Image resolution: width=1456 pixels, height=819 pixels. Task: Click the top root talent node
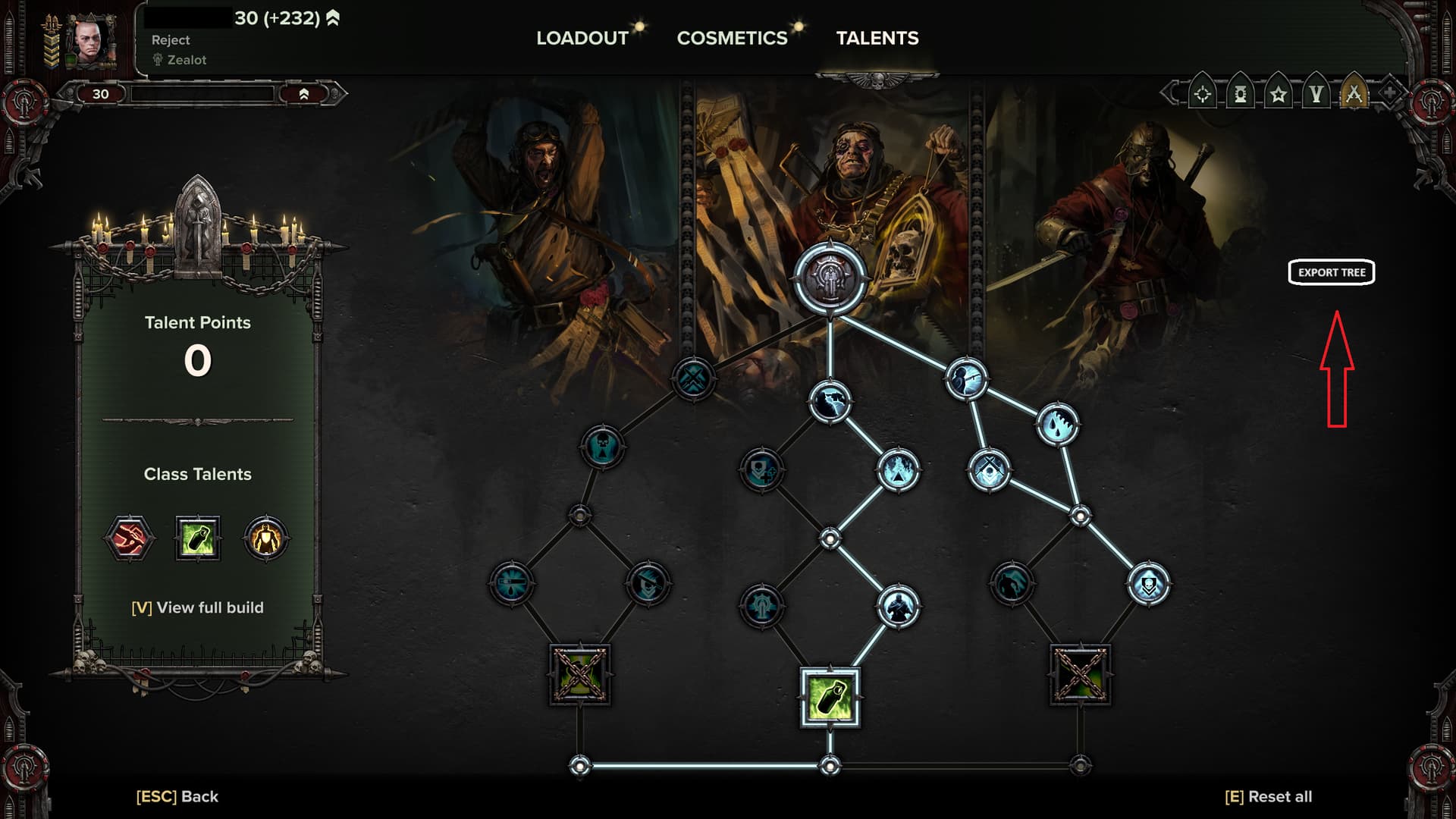[x=830, y=278]
